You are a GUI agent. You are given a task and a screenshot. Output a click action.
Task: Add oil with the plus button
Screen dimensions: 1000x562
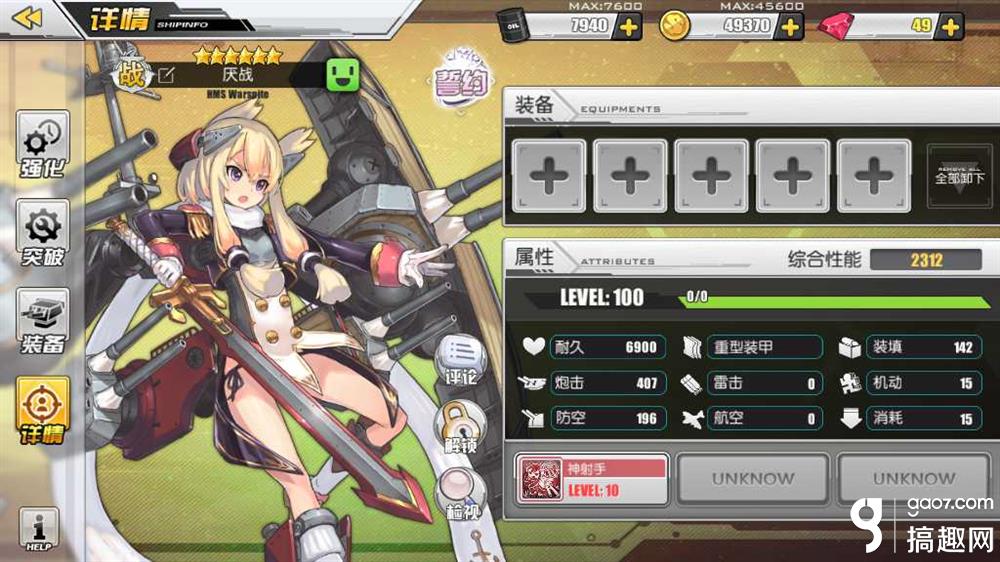pyautogui.click(x=629, y=26)
